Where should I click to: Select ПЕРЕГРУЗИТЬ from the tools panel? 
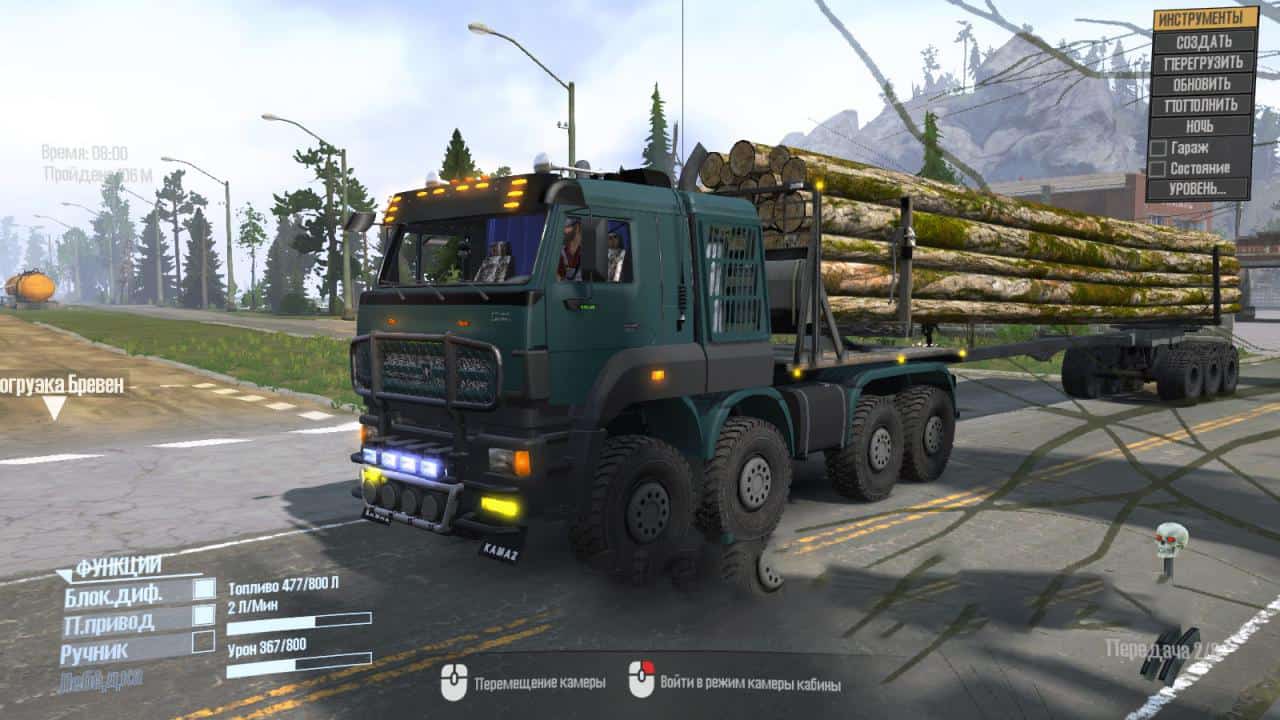[1203, 63]
